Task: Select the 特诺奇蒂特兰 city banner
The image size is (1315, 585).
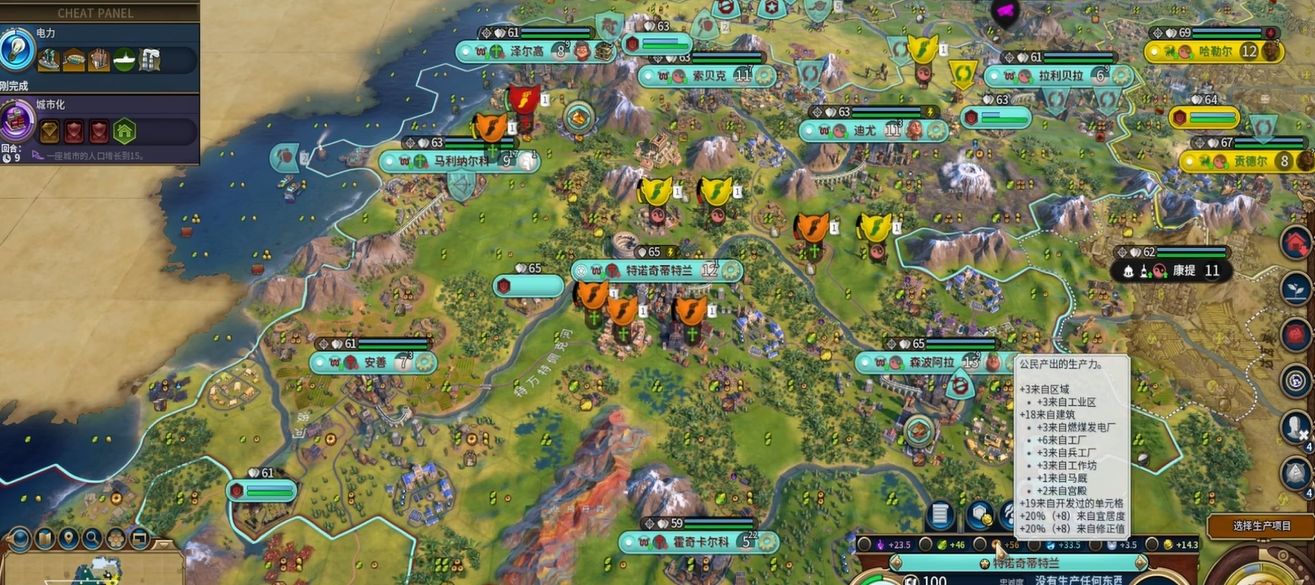Action: [659, 271]
